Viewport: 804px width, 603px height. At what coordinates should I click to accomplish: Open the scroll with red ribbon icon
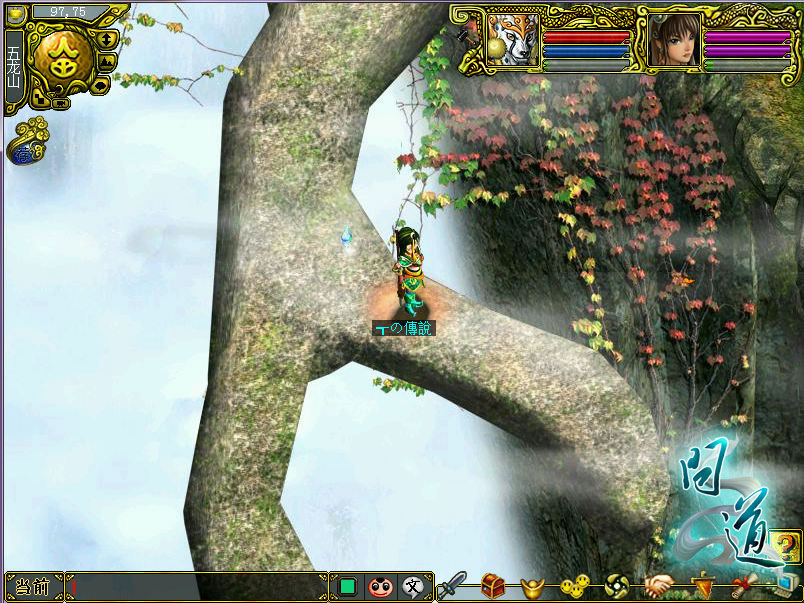pyautogui.click(x=741, y=586)
